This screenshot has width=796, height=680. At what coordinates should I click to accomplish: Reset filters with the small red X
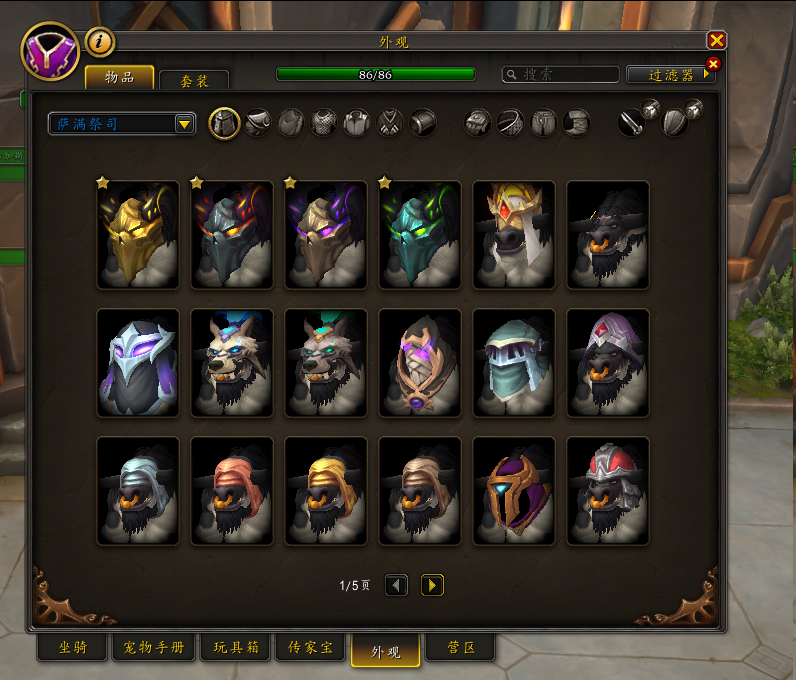(713, 65)
